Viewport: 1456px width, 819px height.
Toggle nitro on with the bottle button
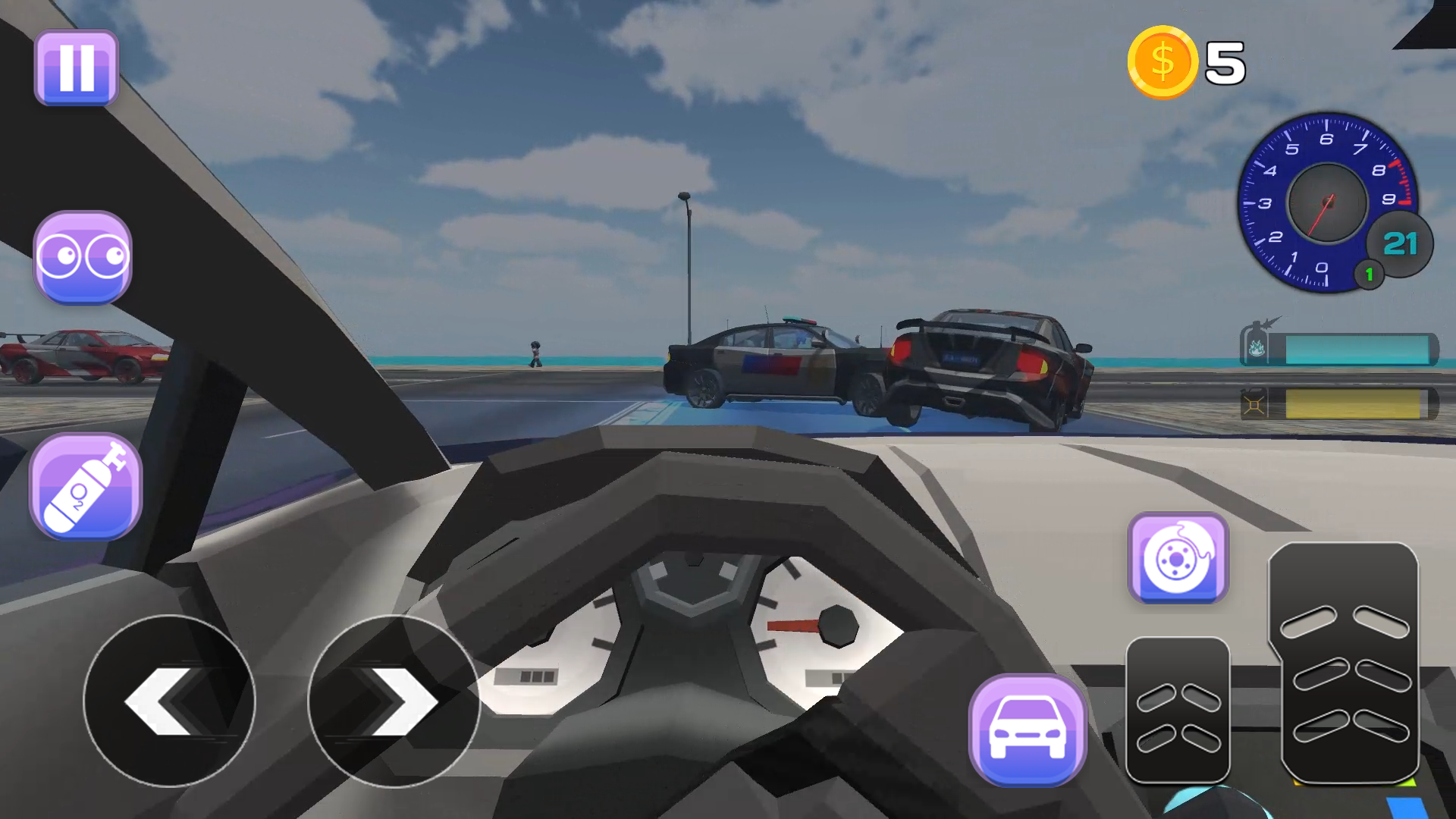click(x=86, y=485)
